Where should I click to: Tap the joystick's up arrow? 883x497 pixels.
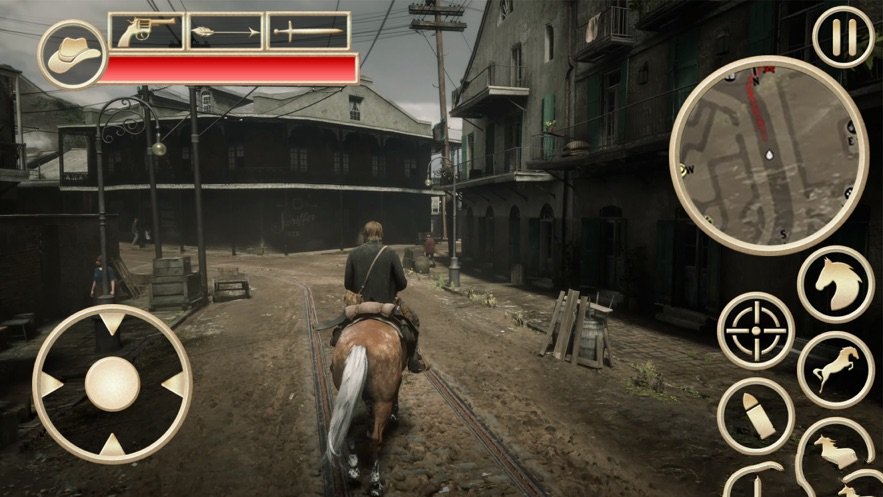[x=112, y=324]
